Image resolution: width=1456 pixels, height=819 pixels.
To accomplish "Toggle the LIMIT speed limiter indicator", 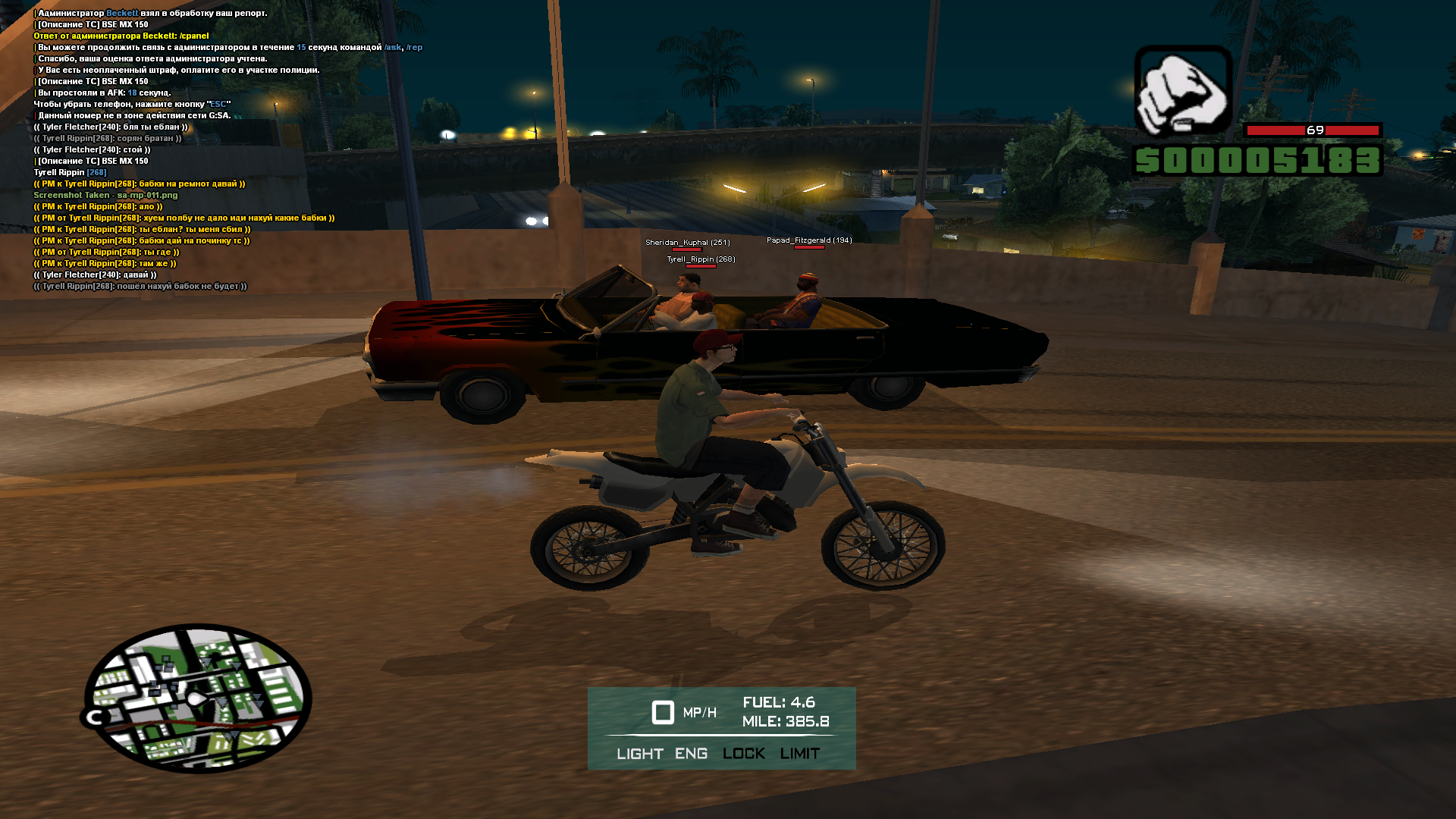I will tap(799, 754).
